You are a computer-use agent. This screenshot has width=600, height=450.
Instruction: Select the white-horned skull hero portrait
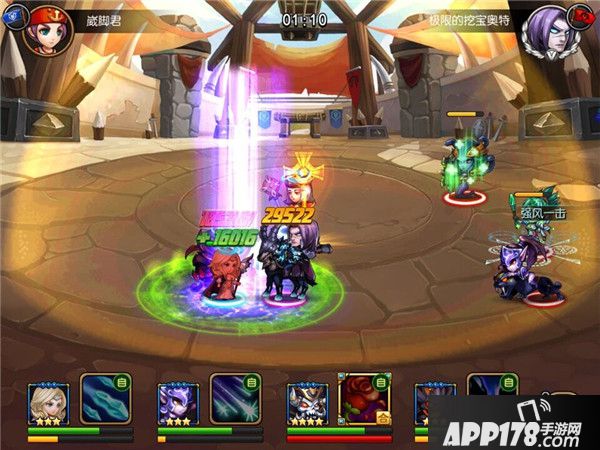pyautogui.click(x=307, y=403)
